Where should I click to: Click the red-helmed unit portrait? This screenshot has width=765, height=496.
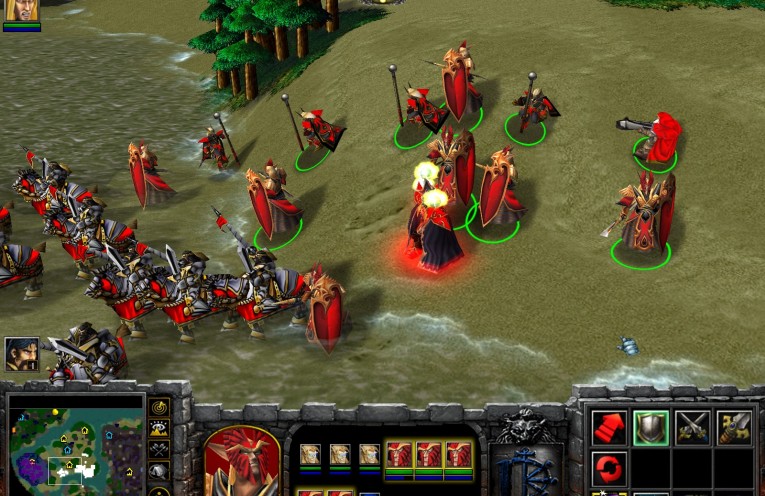point(242,462)
